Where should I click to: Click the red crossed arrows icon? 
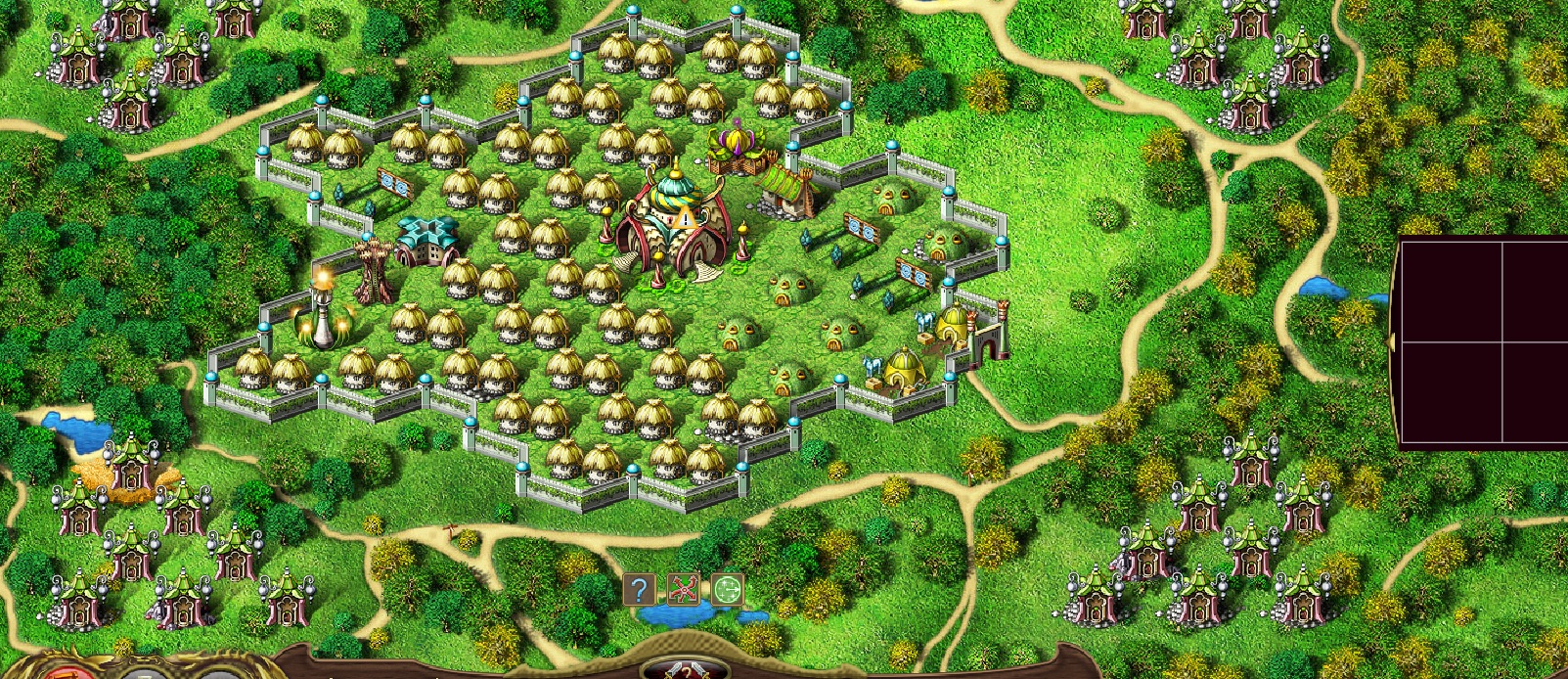(x=684, y=589)
